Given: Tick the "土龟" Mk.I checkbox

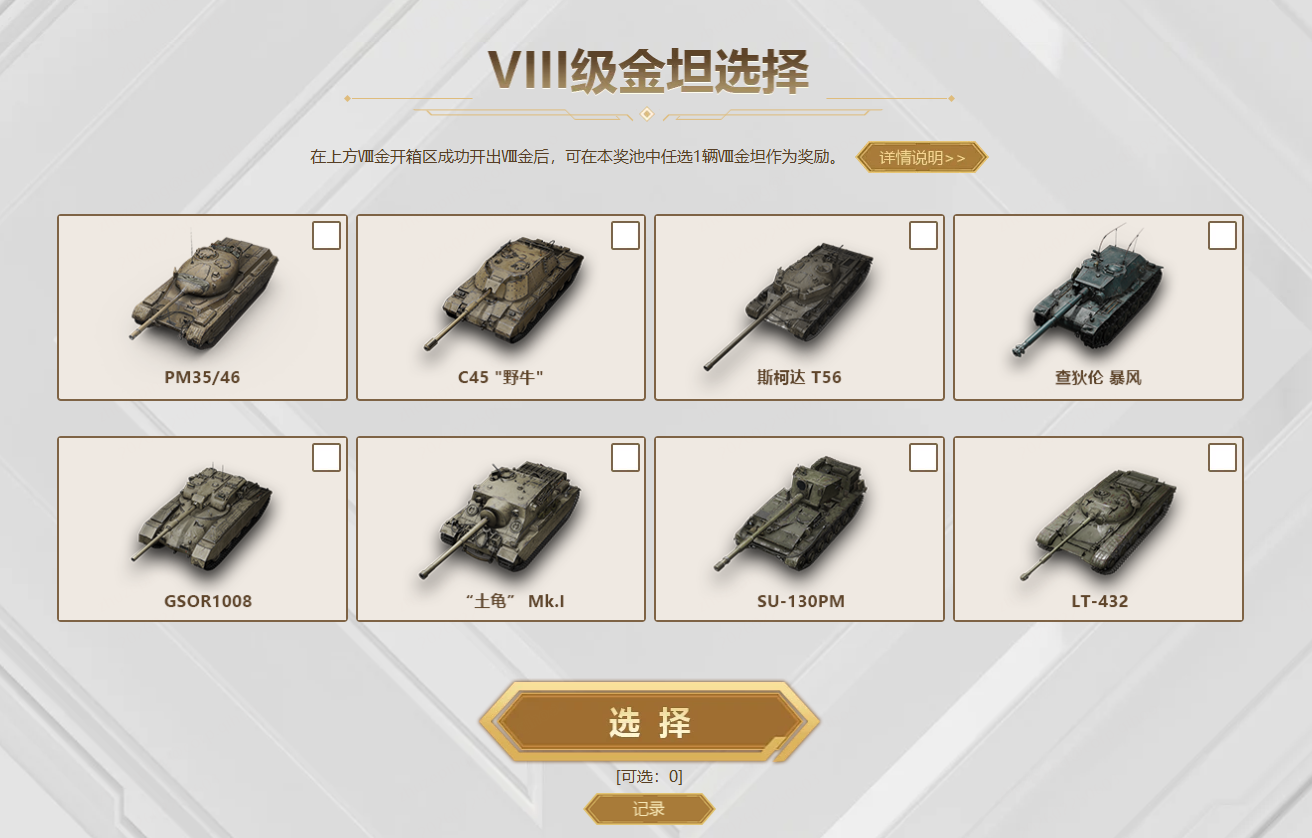Looking at the screenshot, I should point(625,458).
